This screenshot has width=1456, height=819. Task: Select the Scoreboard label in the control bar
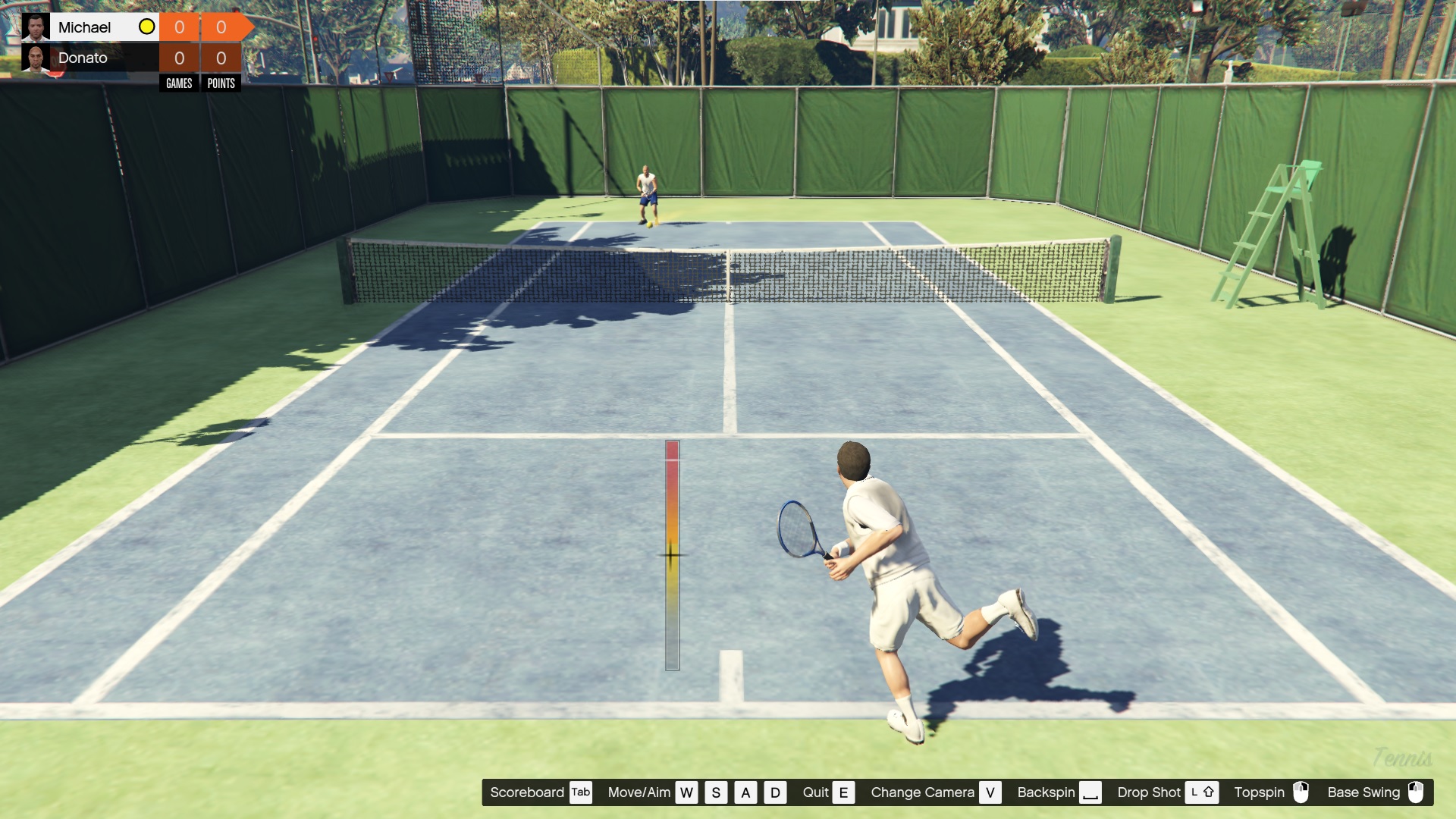click(x=529, y=792)
